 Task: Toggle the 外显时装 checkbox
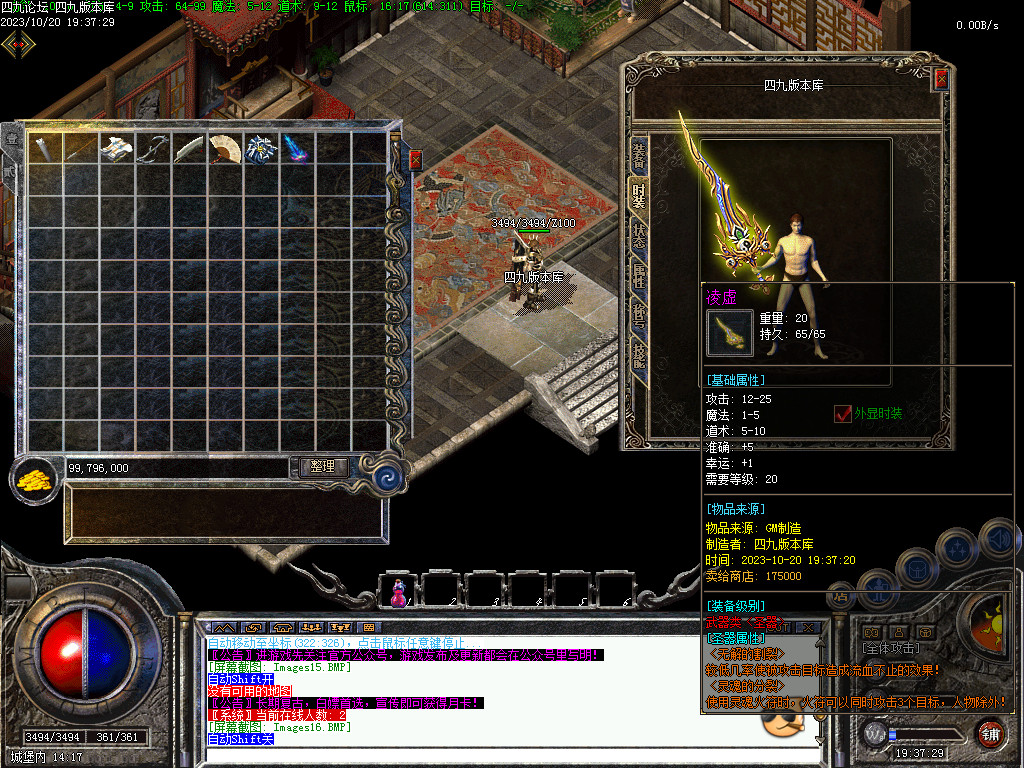point(843,414)
